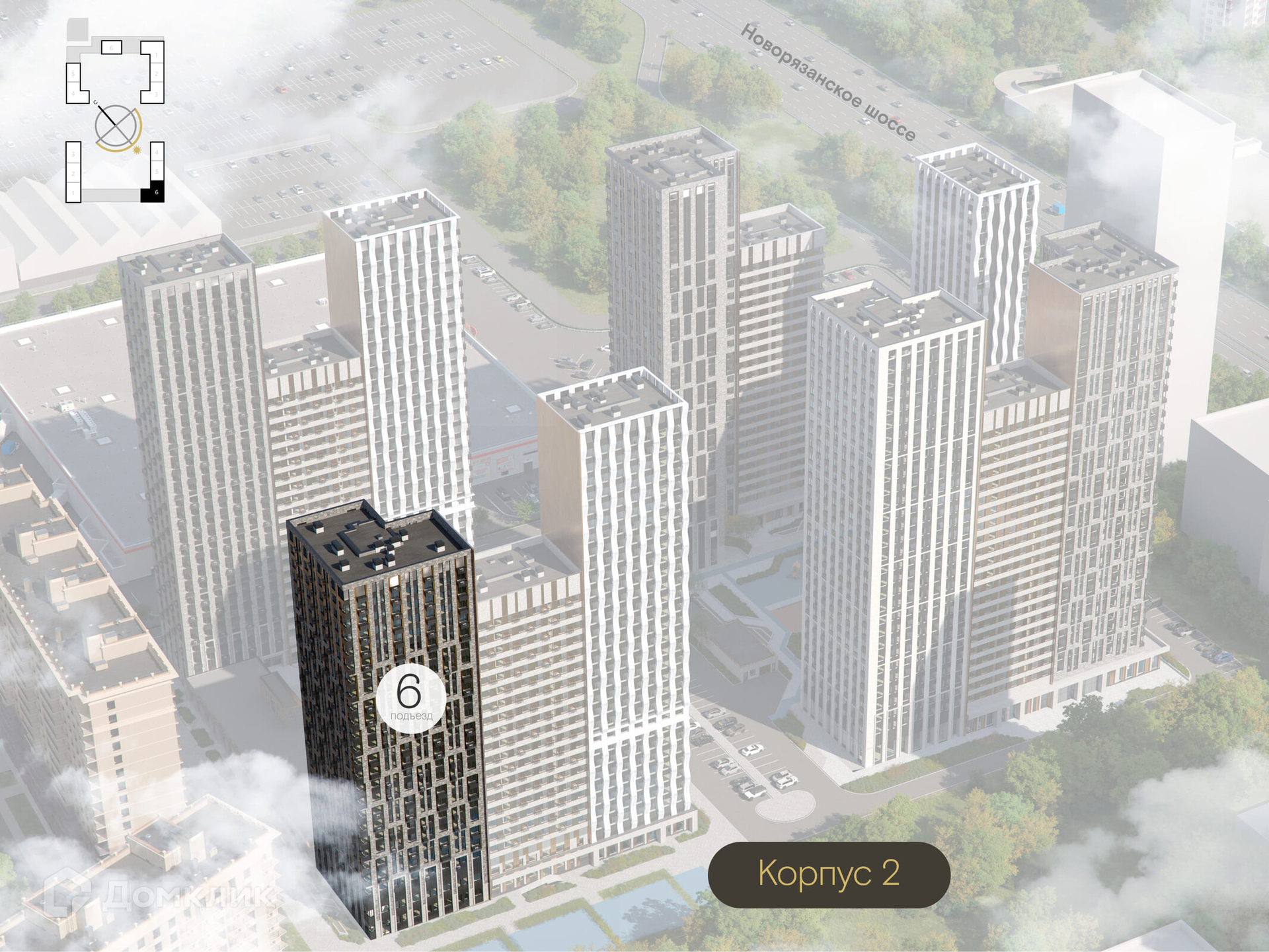Click the "Корпус 2" badge
Viewport: 1269px width, 952px height.
[x=829, y=874]
